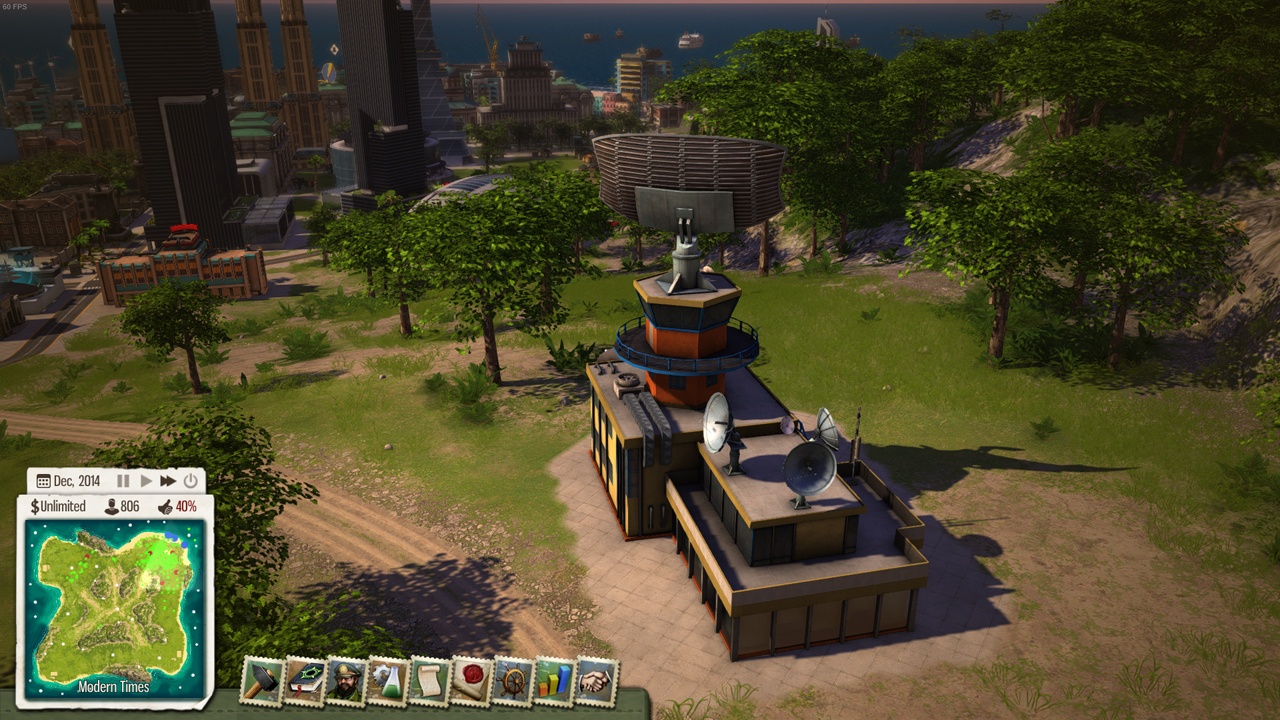
Task: Click the calendar icon beside Dec, 2014
Action: (43, 481)
